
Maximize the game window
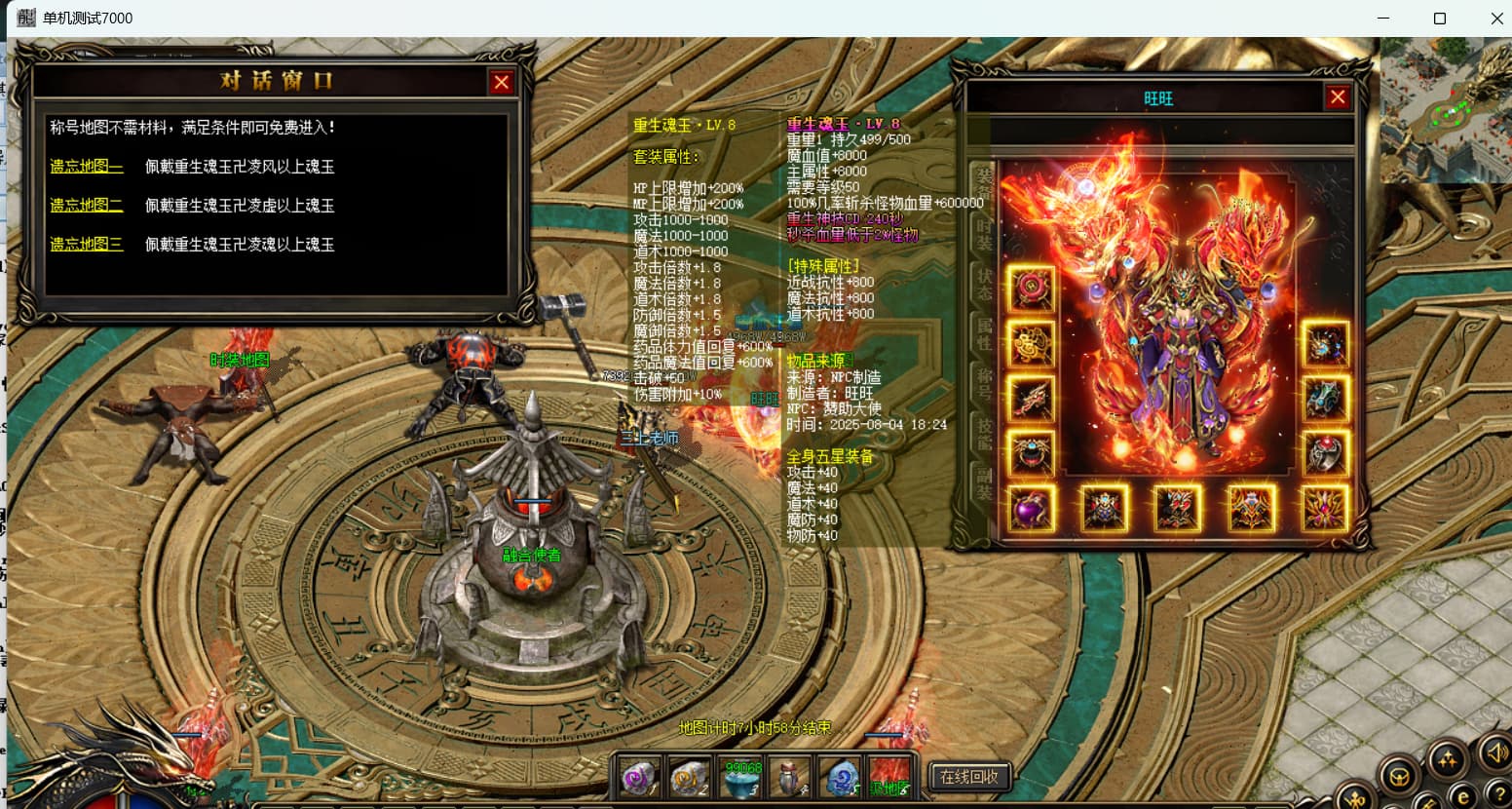coord(1440,19)
